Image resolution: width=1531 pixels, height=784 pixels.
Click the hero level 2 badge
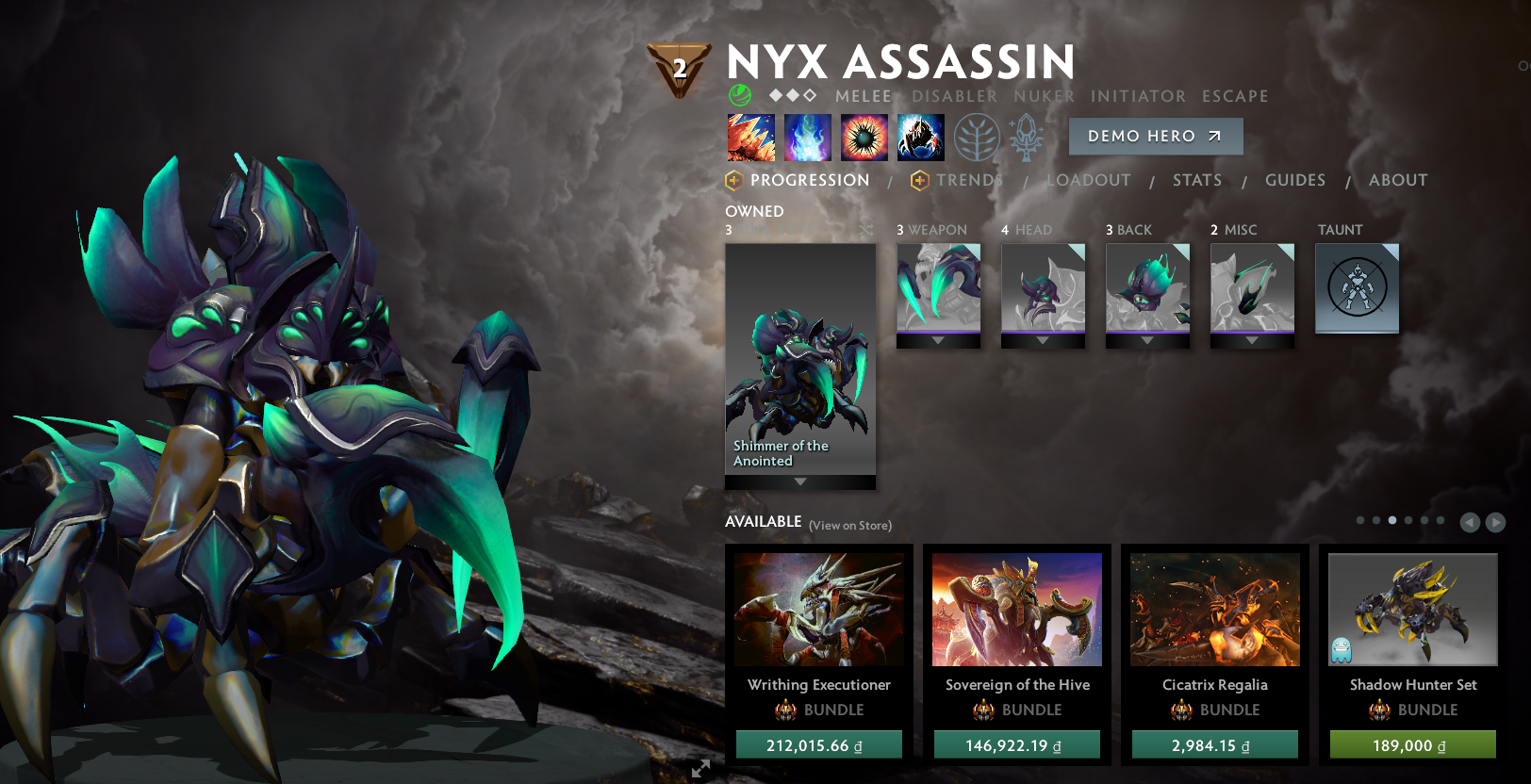678,65
